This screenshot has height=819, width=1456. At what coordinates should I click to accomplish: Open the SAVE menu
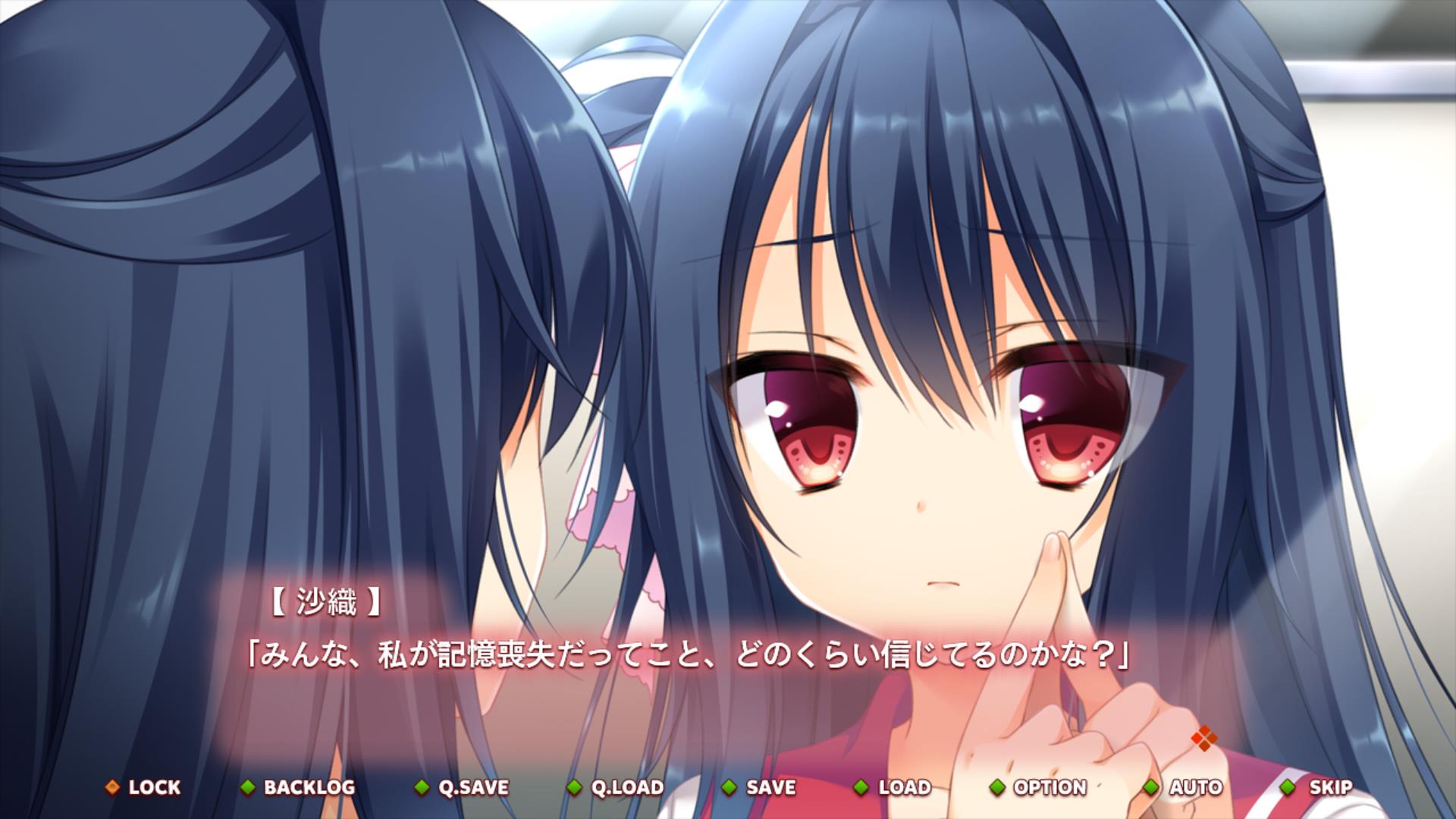pos(760,787)
